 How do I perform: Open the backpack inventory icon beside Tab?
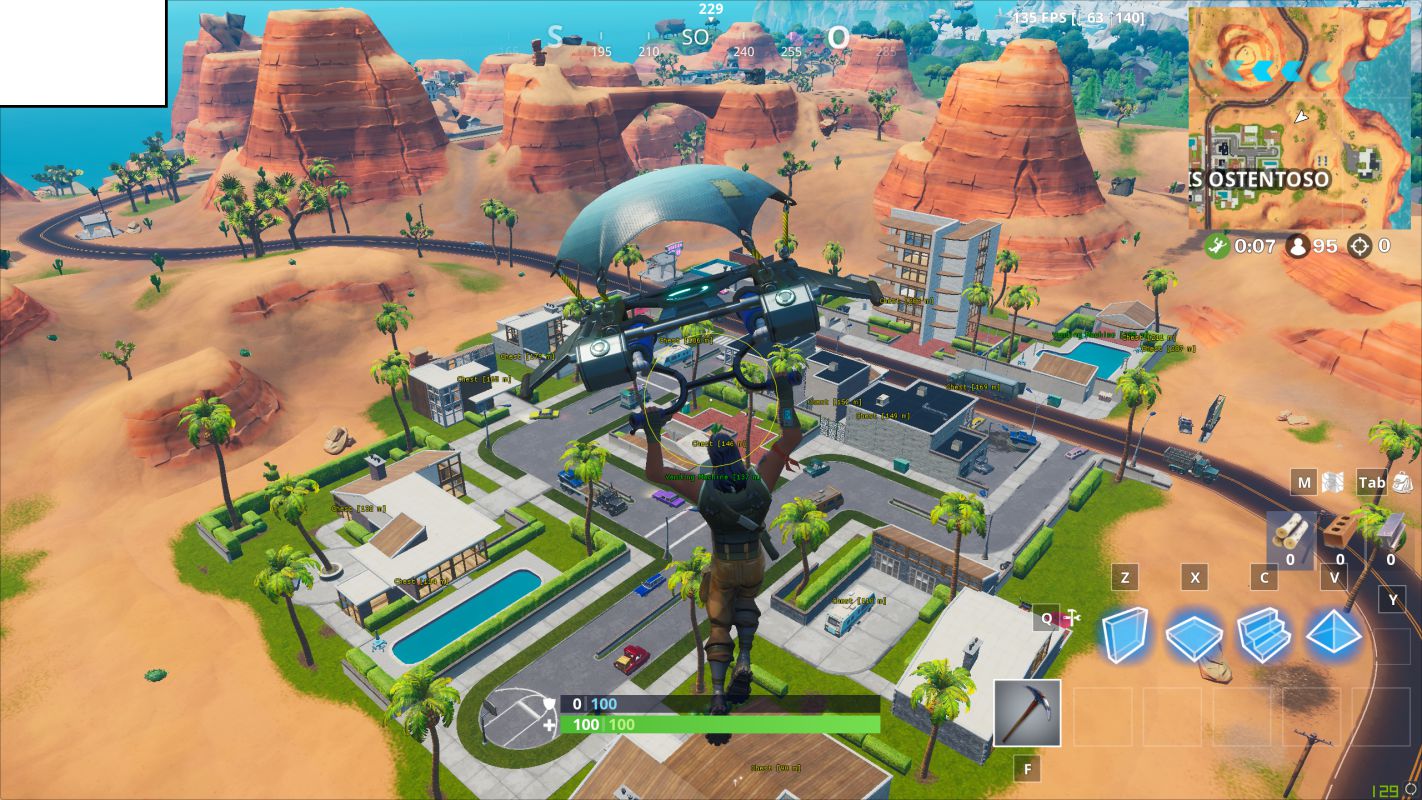1402,483
